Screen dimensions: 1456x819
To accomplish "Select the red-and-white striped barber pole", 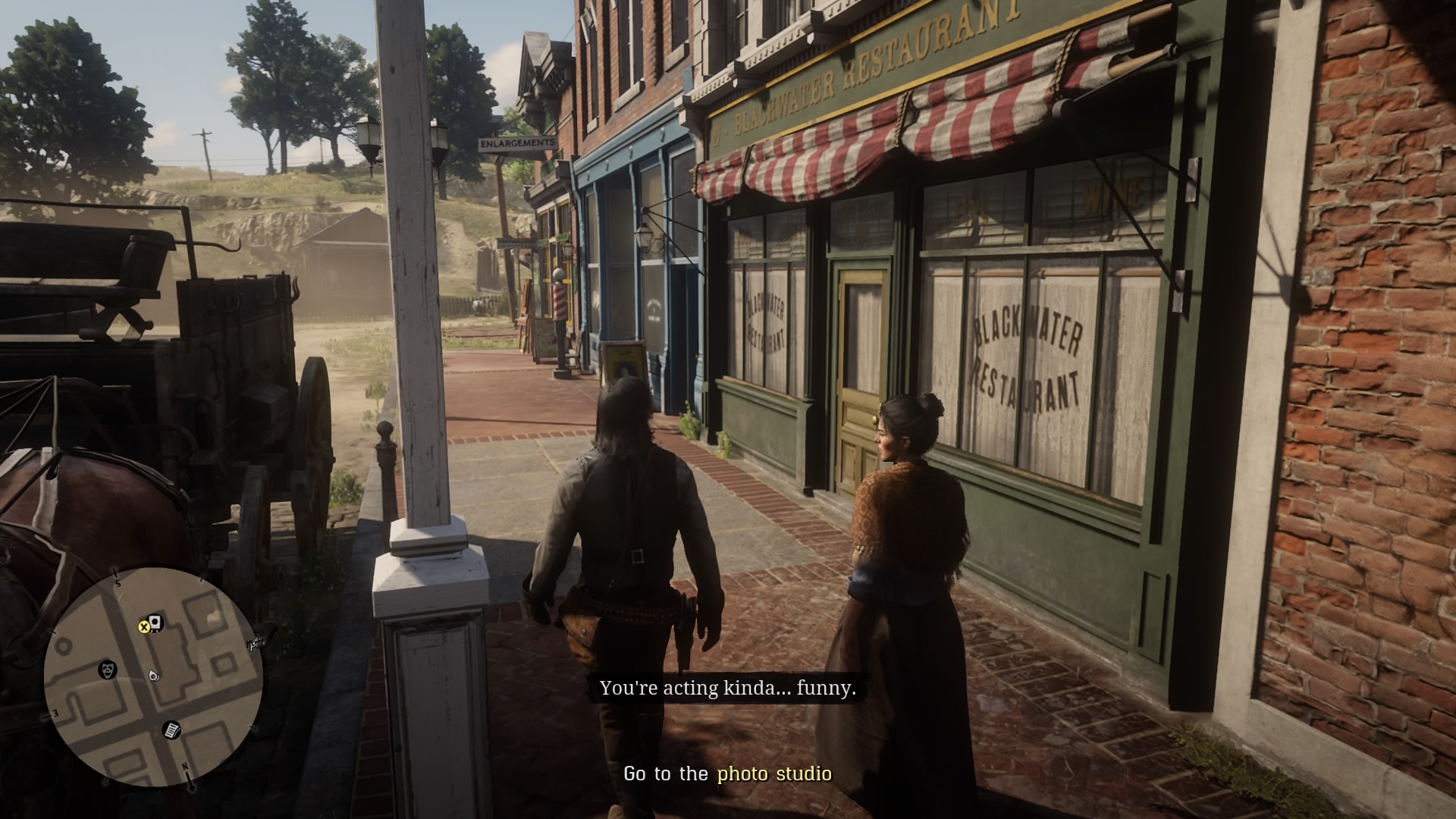I will tap(559, 303).
